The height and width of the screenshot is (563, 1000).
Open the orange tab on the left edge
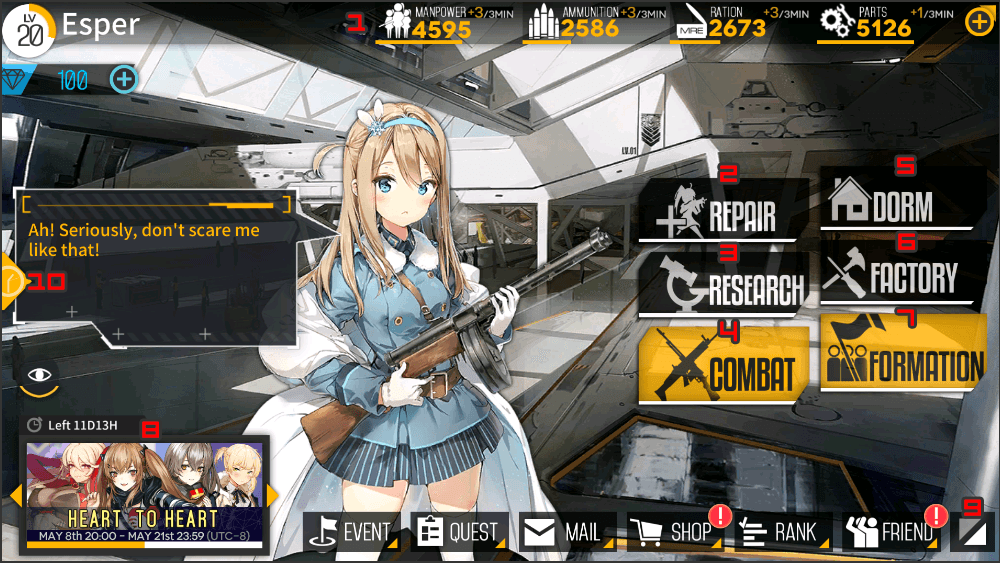point(10,282)
